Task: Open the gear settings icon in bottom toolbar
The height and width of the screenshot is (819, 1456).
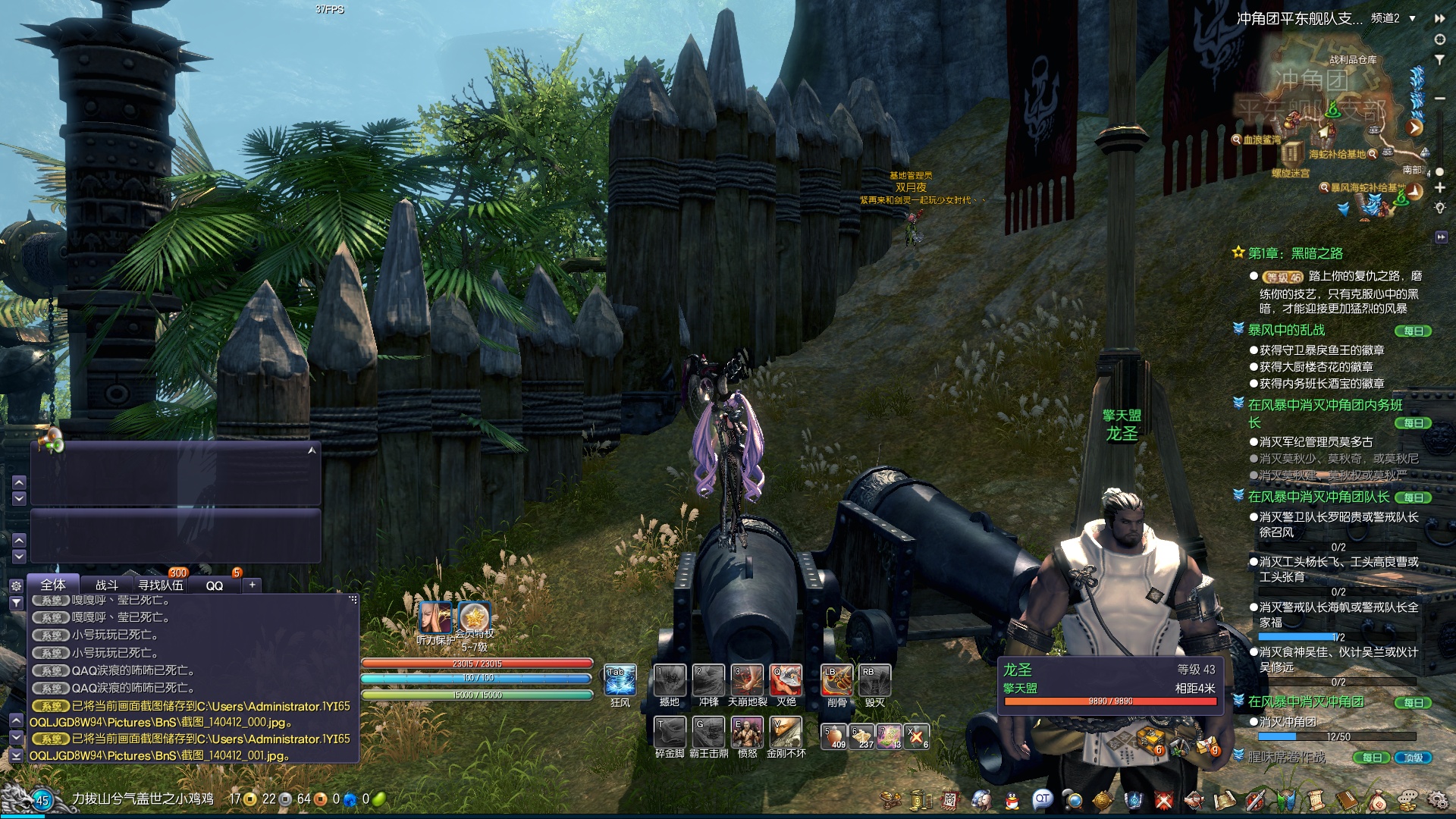Action: point(1436,799)
